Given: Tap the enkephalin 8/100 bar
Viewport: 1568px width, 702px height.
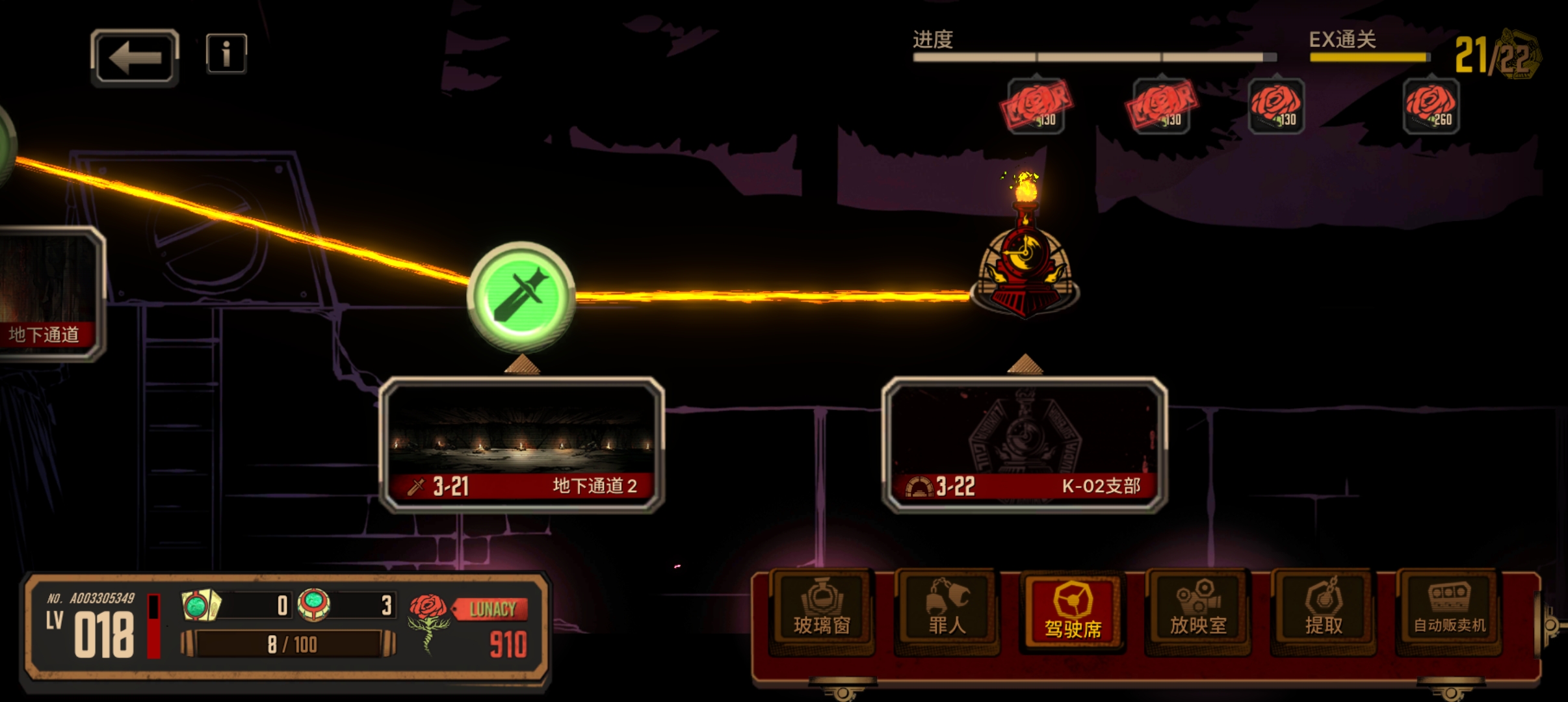Looking at the screenshot, I should coord(289,644).
